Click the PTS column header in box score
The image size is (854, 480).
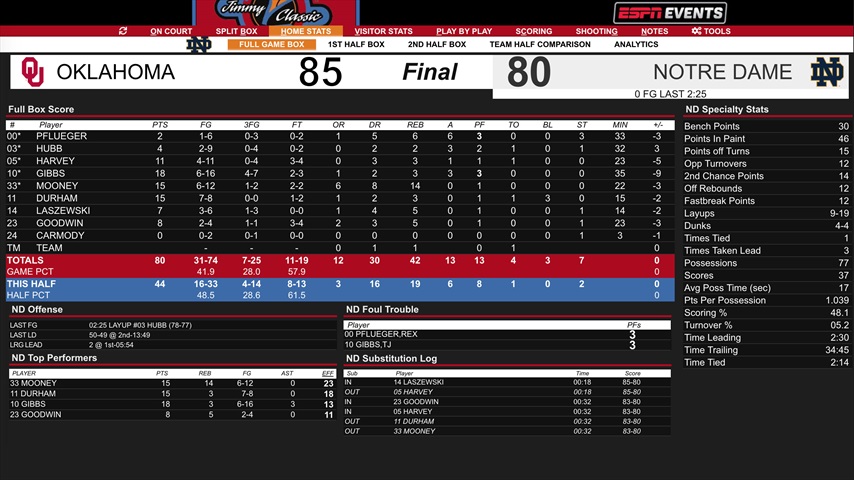[160, 125]
